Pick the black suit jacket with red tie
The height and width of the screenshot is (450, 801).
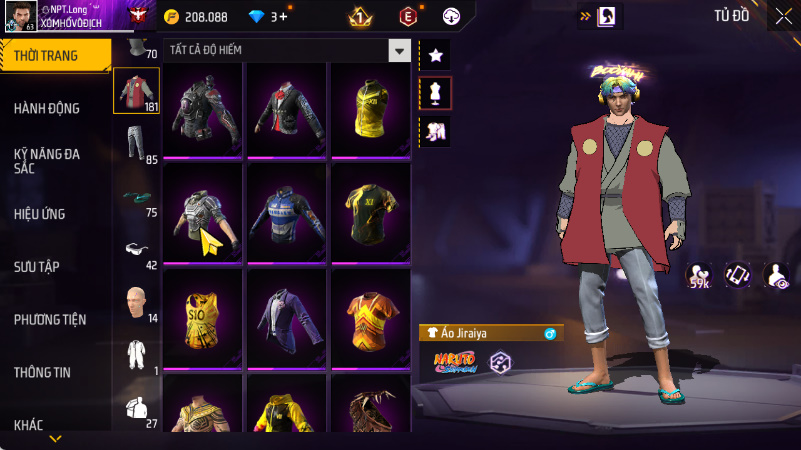(x=286, y=109)
